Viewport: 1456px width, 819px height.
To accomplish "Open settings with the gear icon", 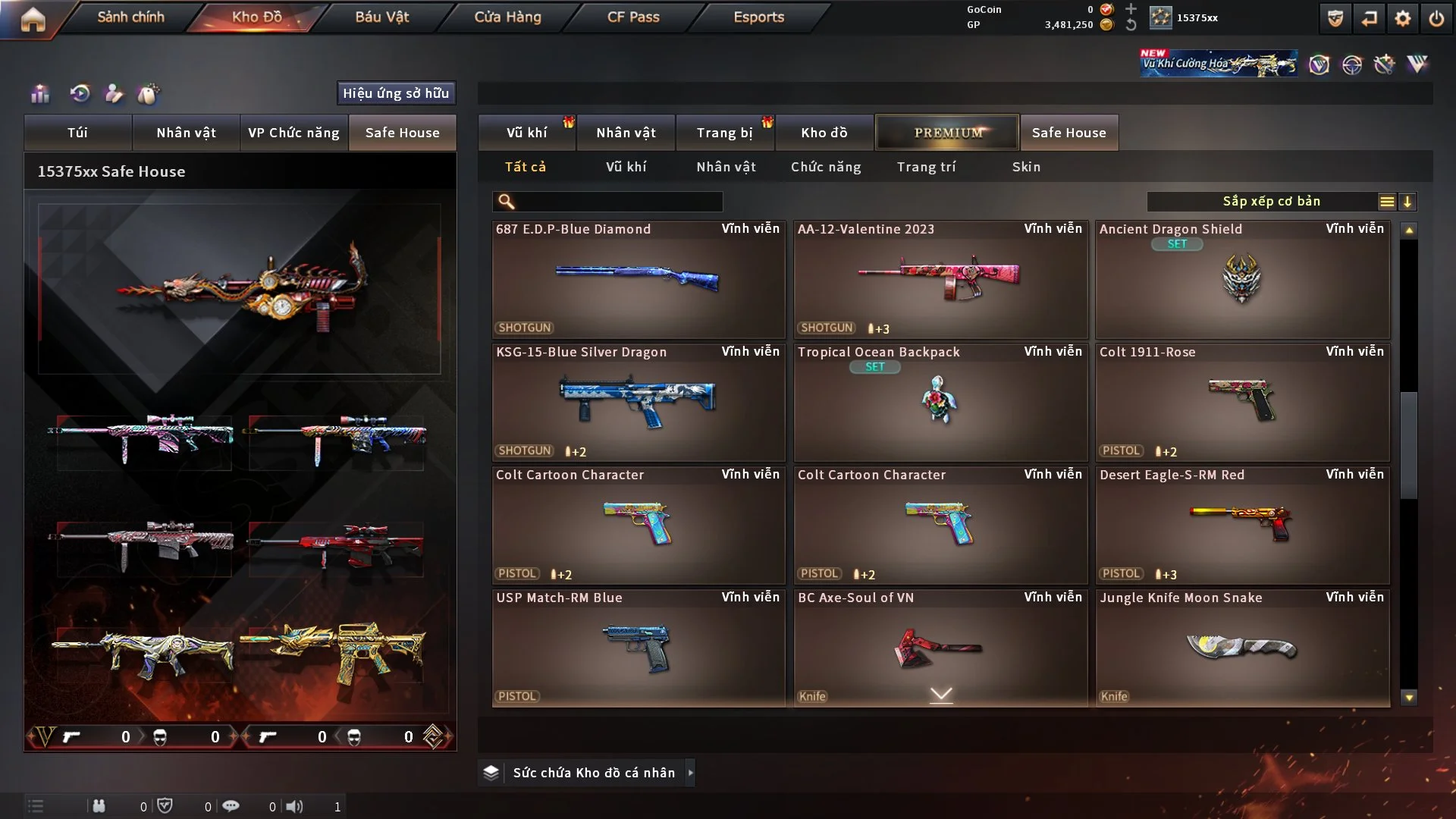I will (x=1402, y=18).
